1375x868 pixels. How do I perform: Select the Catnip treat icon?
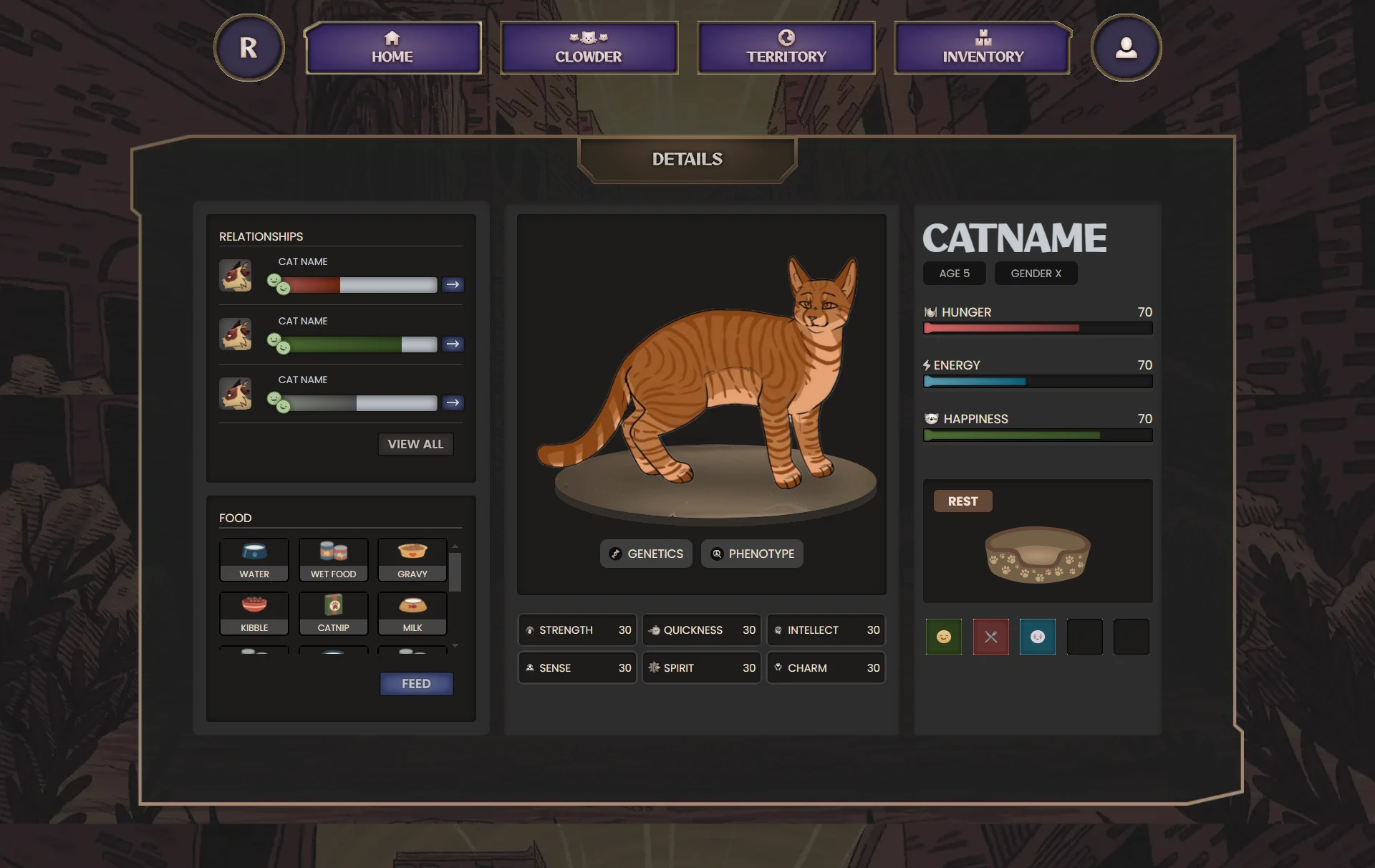pyautogui.click(x=333, y=613)
